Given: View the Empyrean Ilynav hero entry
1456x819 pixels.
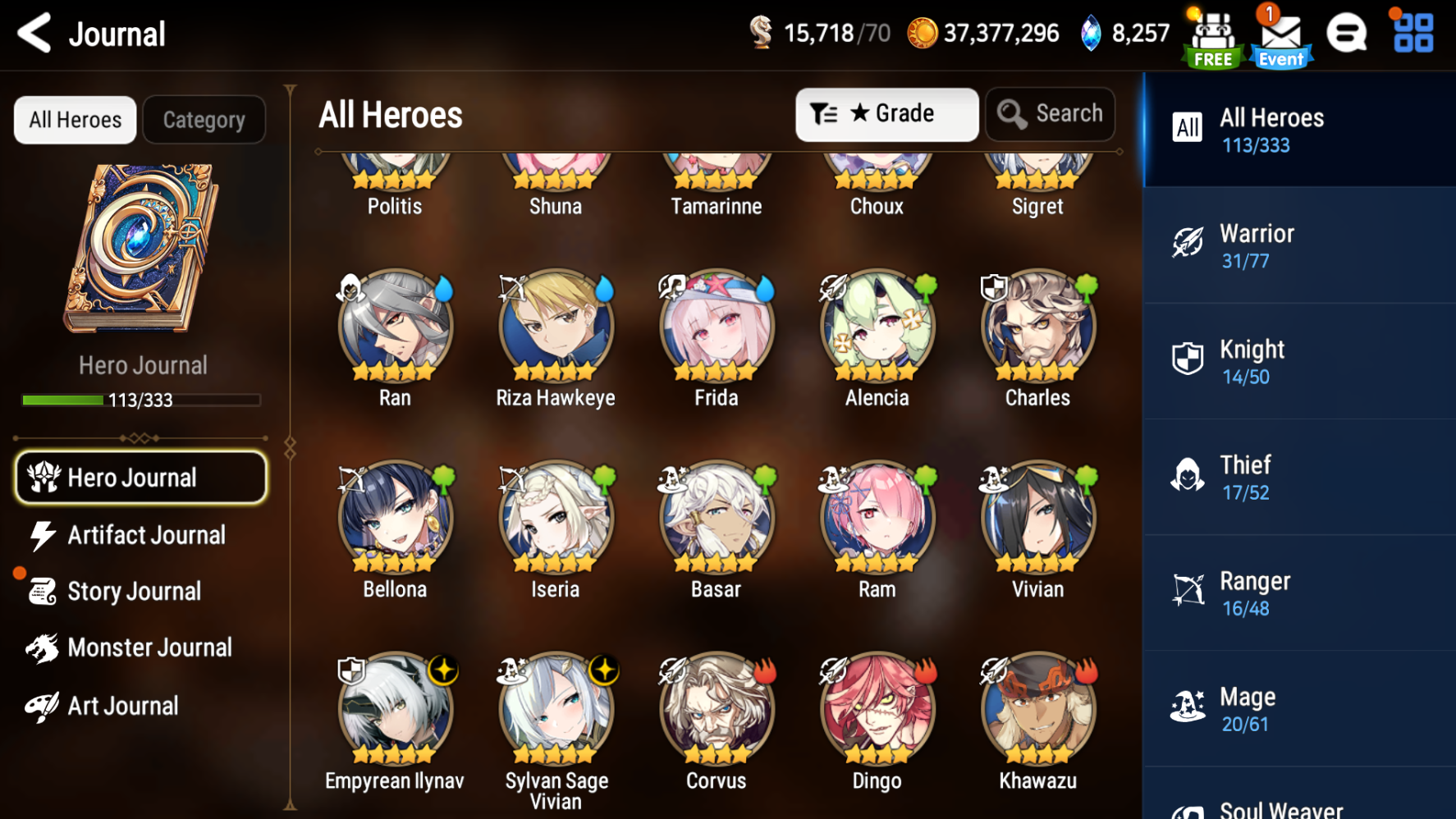Looking at the screenshot, I should pyautogui.click(x=395, y=711).
